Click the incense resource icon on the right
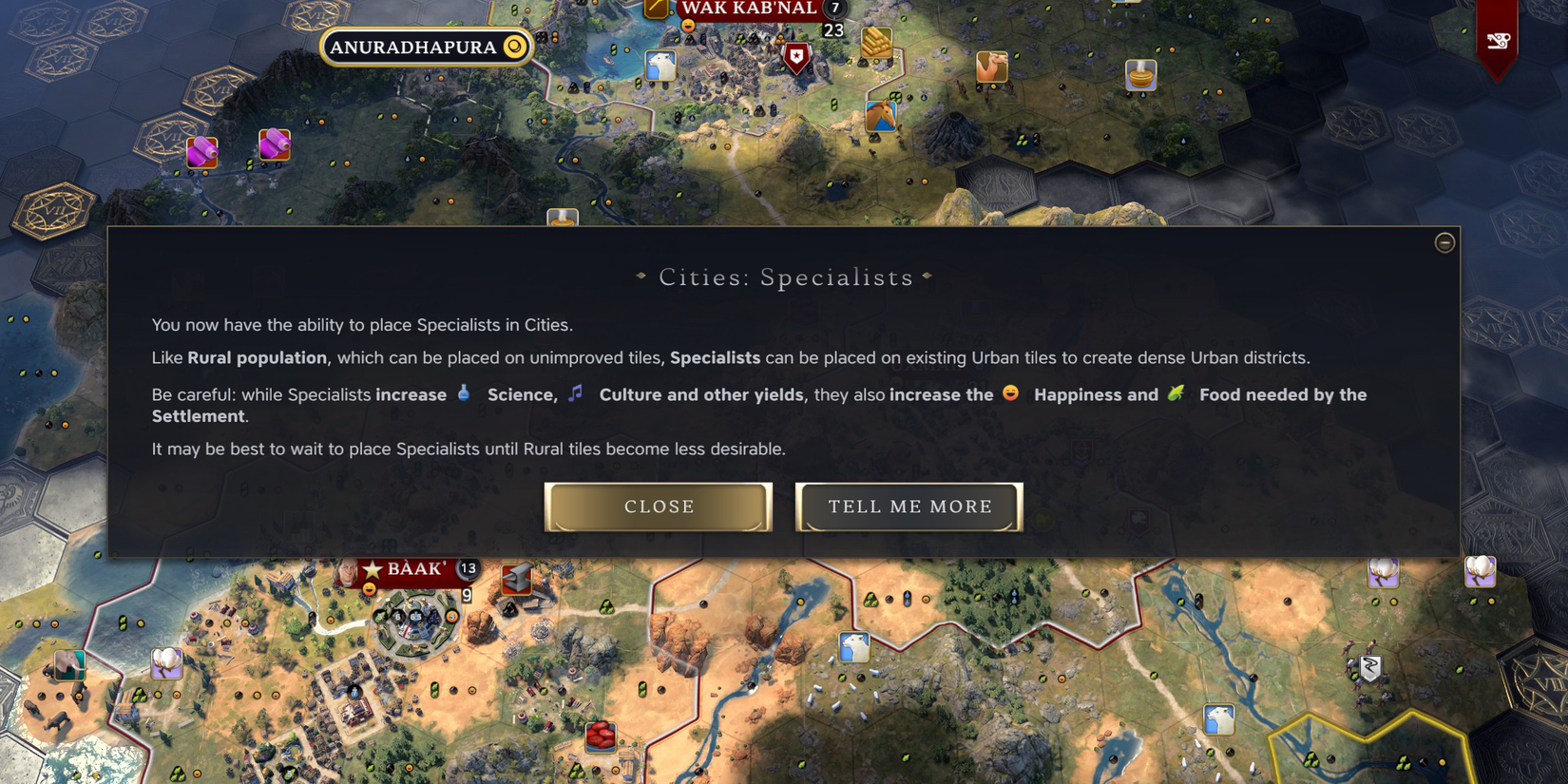The height and width of the screenshot is (784, 1568). [x=1140, y=75]
